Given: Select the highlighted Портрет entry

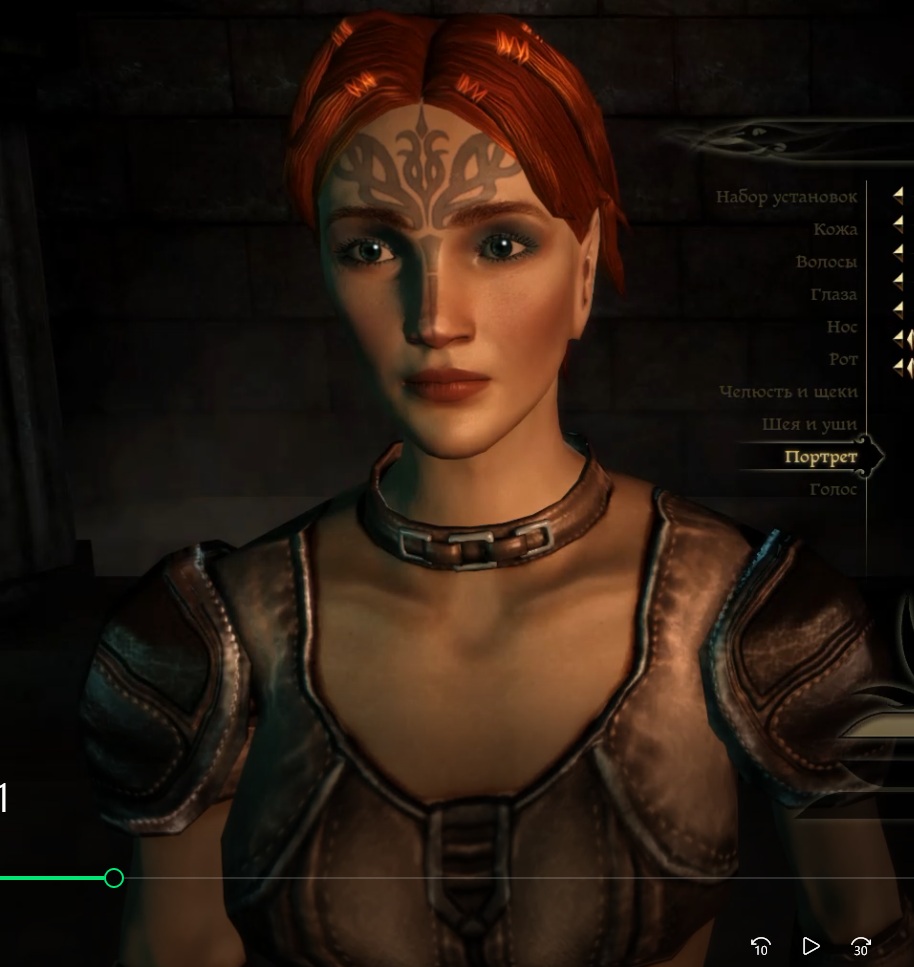Looking at the screenshot, I should pos(821,457).
